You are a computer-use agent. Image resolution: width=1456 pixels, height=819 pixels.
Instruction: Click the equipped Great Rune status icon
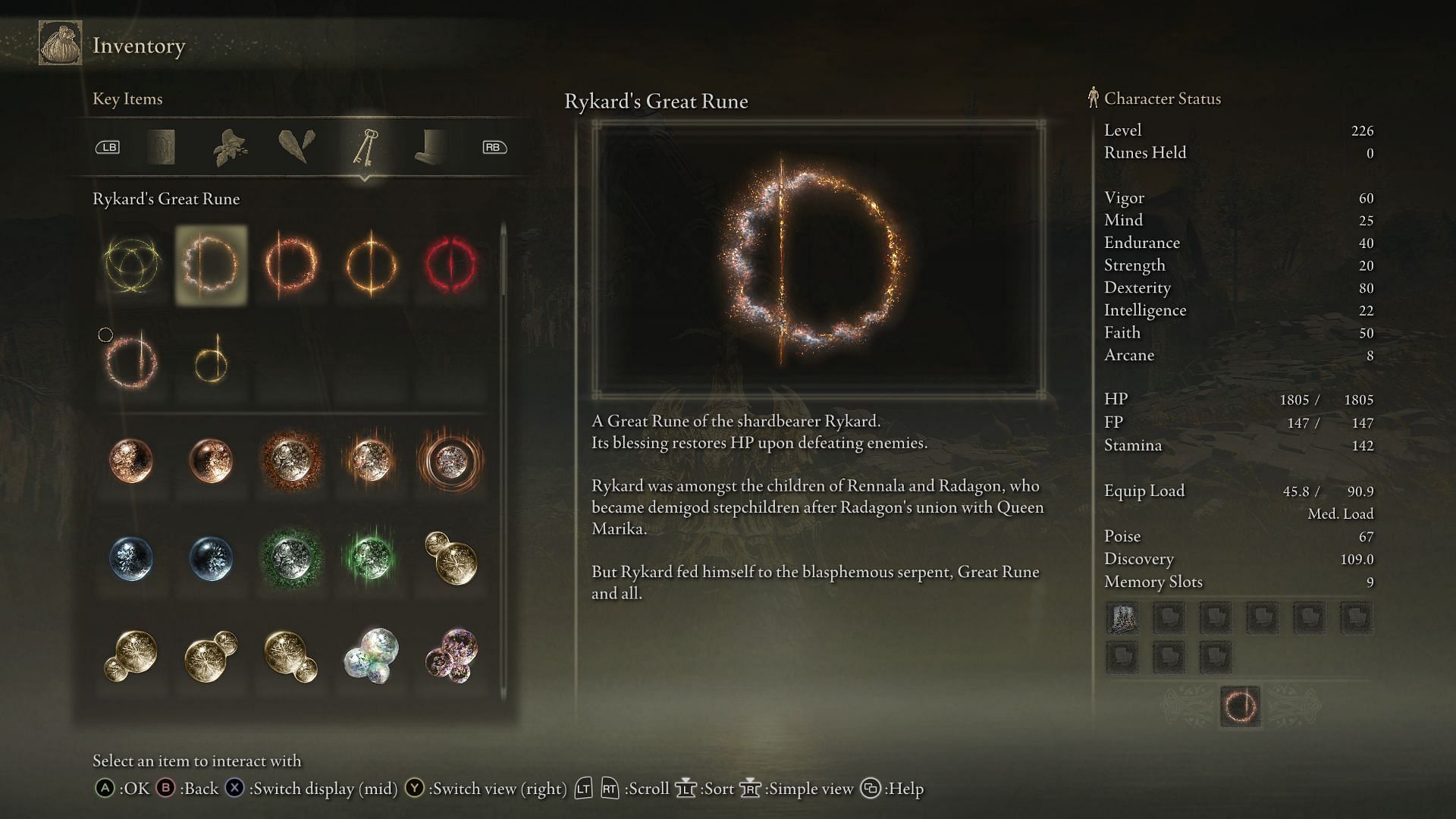(1240, 707)
